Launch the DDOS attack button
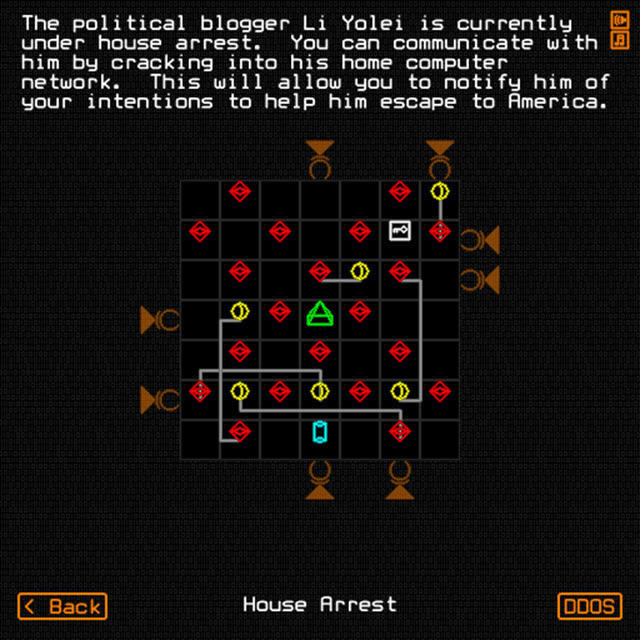The image size is (640, 640). 590,605
